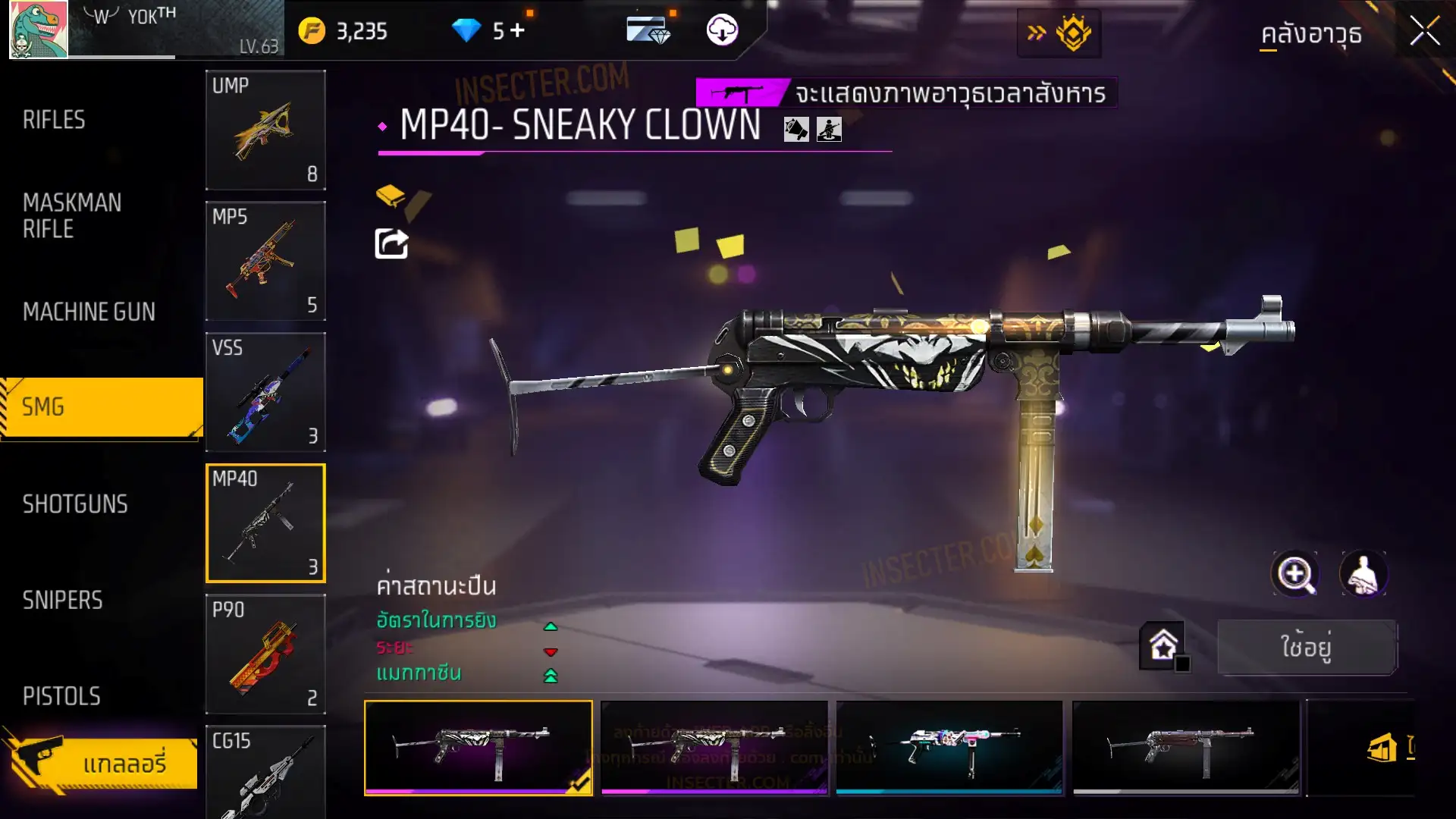
Task: Open the MASKMAN RIFLE category
Action: [72, 216]
